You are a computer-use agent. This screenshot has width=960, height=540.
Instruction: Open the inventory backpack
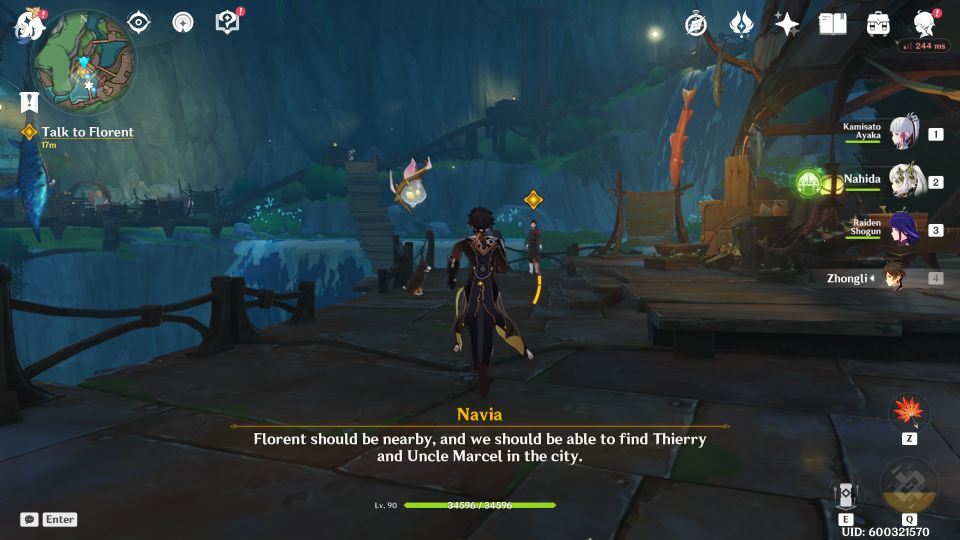[878, 24]
